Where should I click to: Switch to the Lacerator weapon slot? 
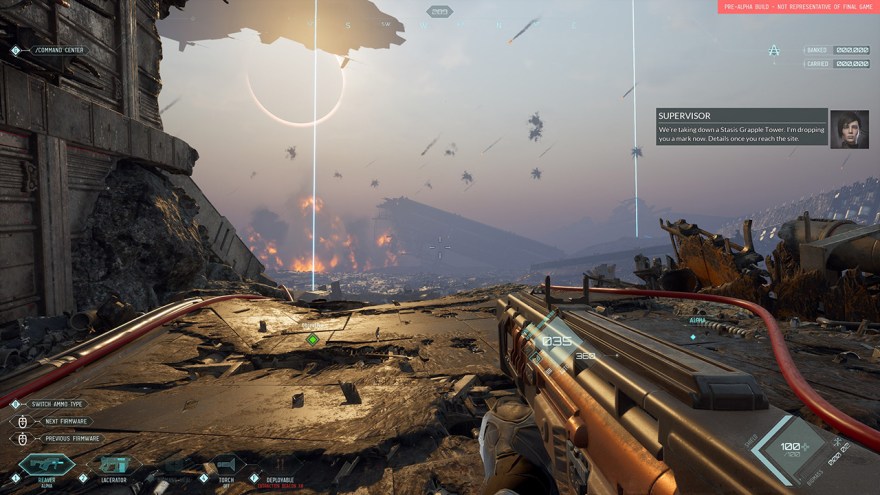click(x=114, y=465)
